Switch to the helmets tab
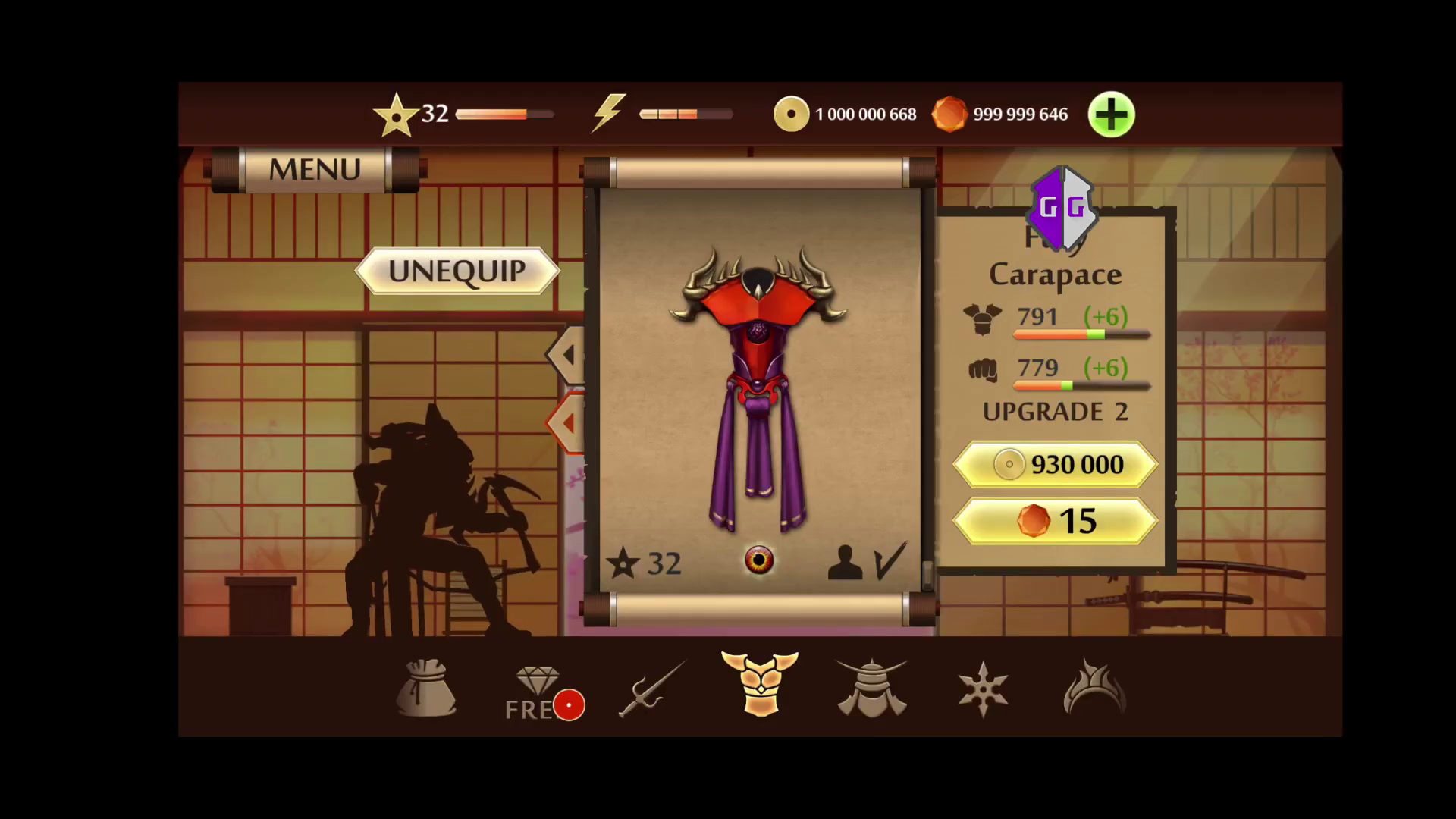The image size is (1456, 819). (x=871, y=689)
